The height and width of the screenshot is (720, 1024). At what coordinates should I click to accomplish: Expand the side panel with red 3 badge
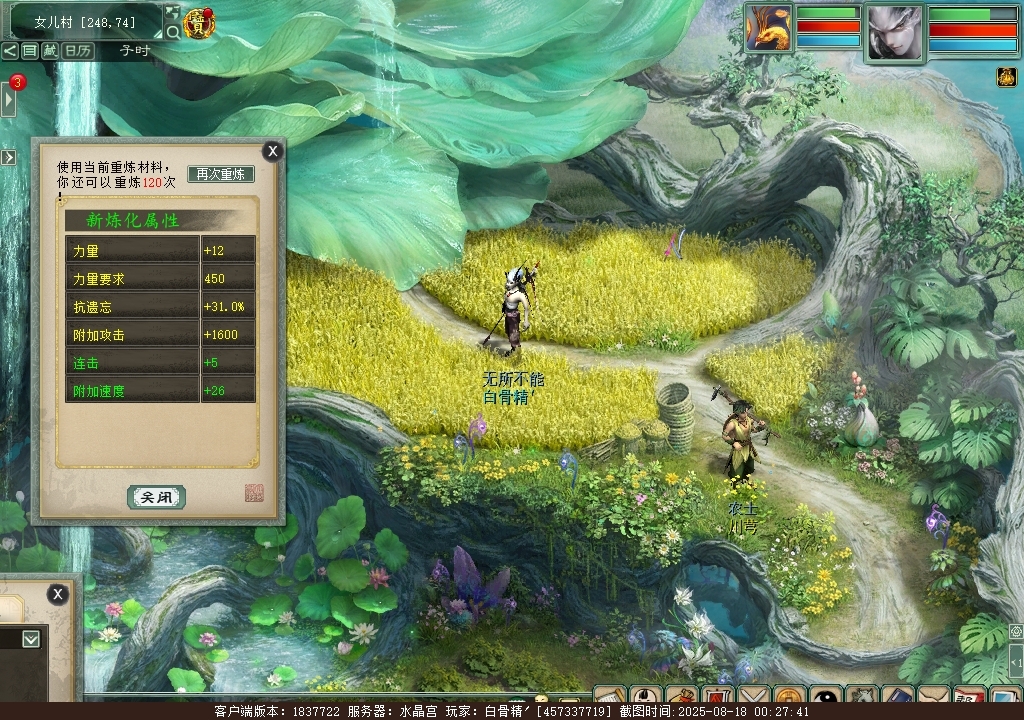pyautogui.click(x=9, y=99)
